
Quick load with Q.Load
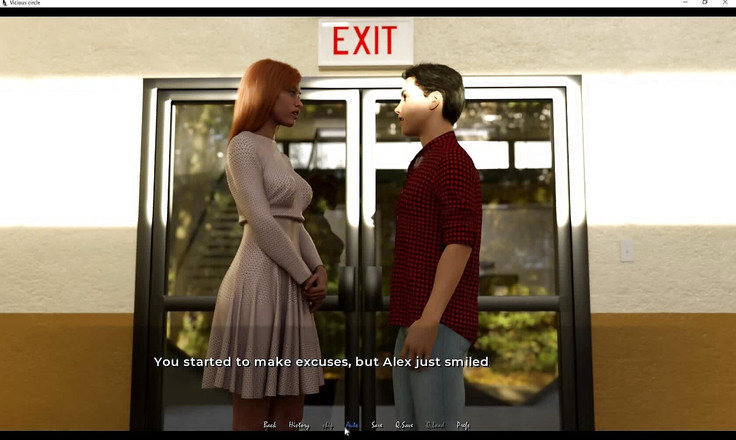point(435,425)
